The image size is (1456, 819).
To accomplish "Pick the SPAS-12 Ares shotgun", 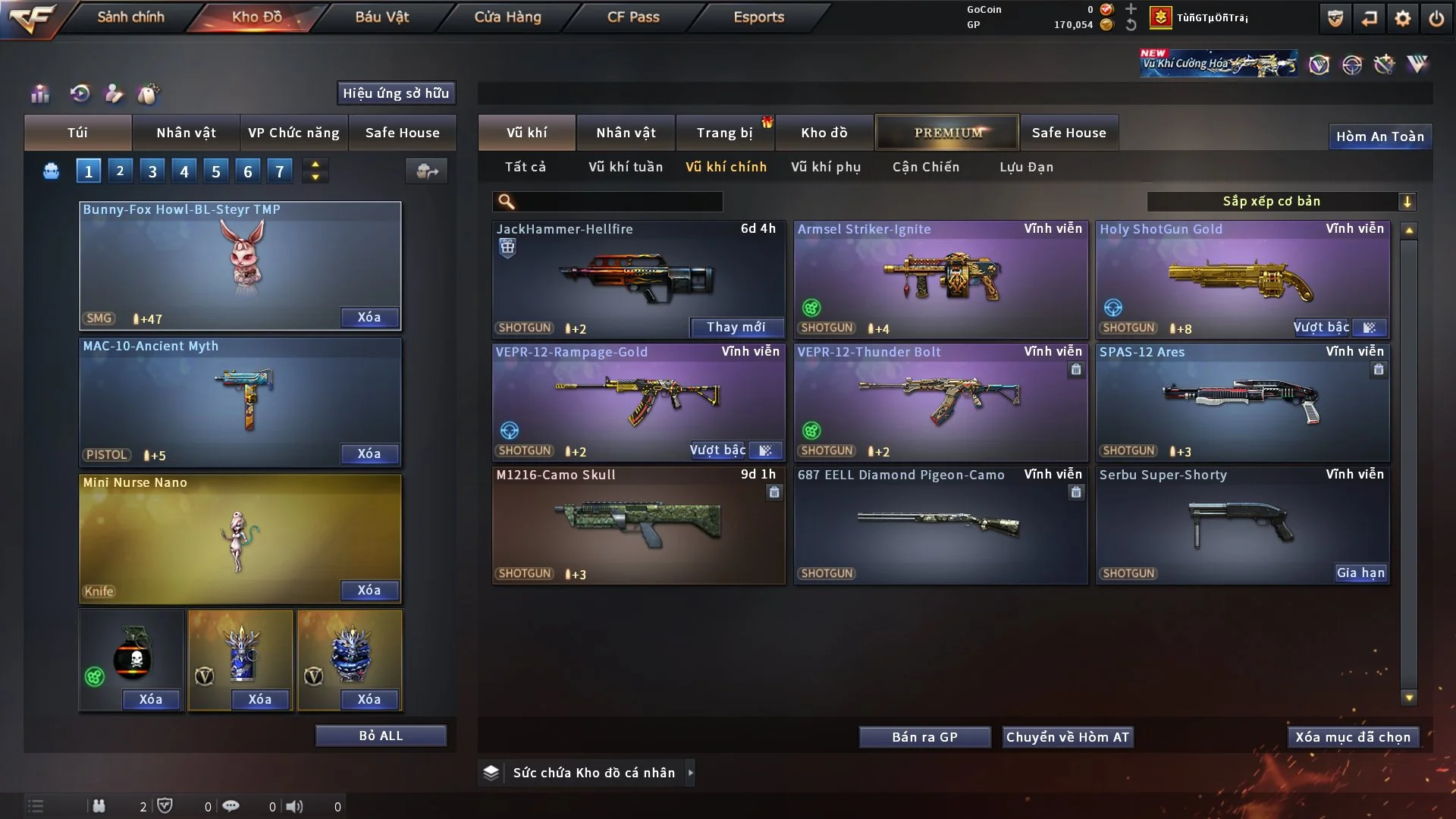I will (x=1242, y=400).
